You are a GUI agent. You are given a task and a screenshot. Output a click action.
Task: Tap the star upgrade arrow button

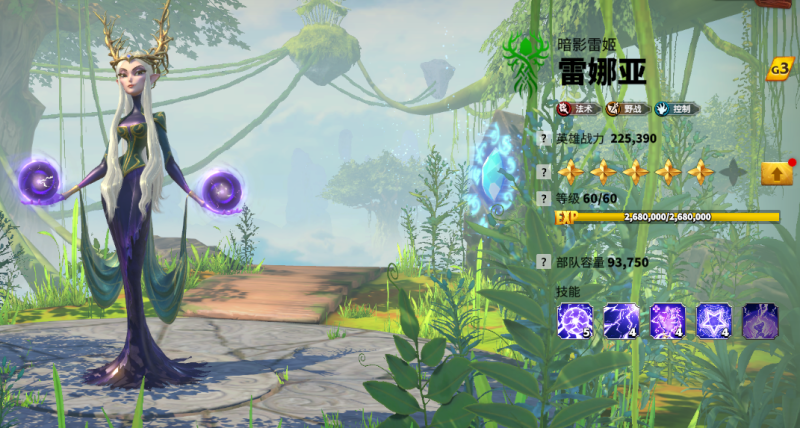777,173
